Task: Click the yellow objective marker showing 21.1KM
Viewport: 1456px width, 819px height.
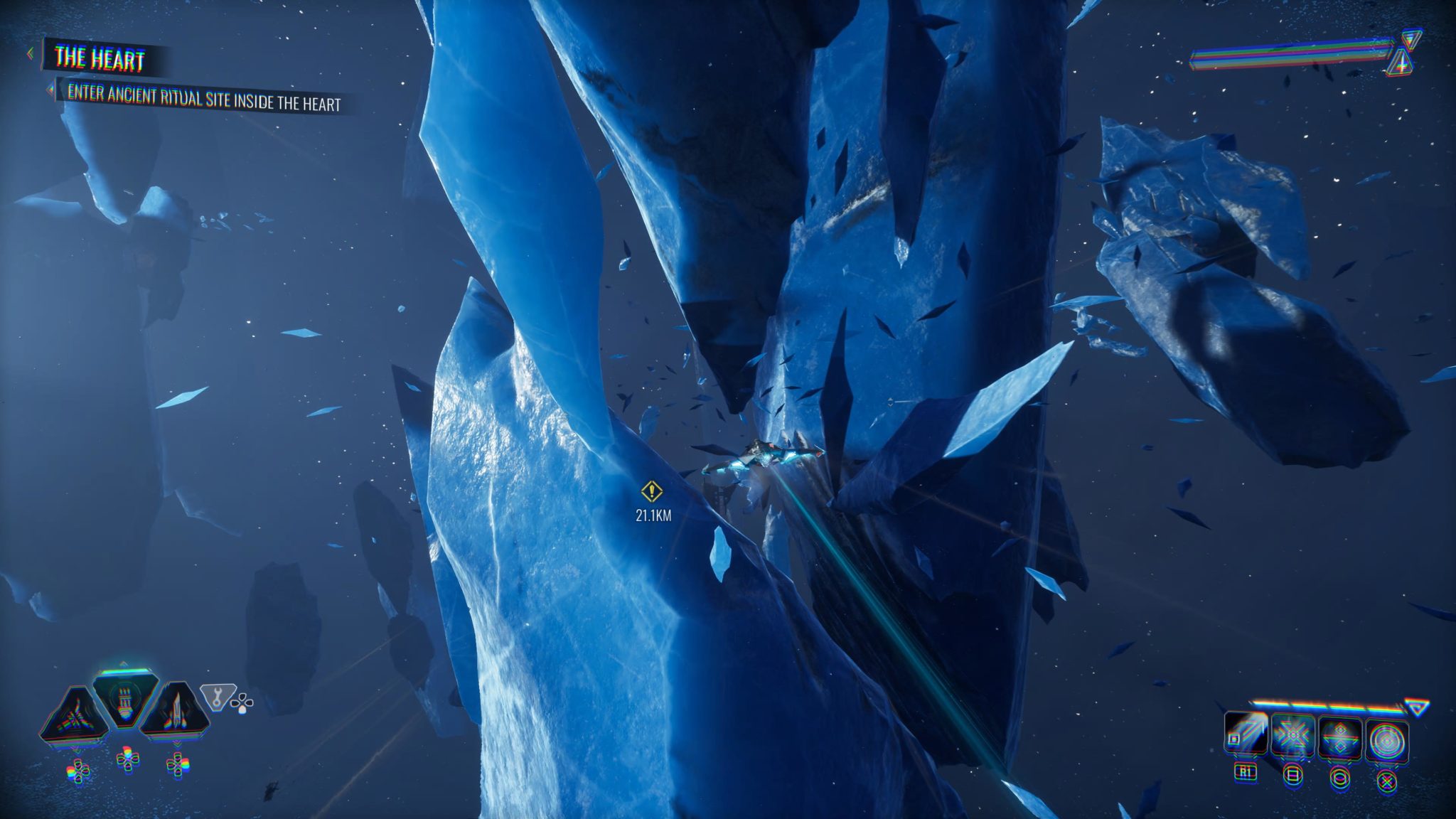Action: tap(652, 491)
